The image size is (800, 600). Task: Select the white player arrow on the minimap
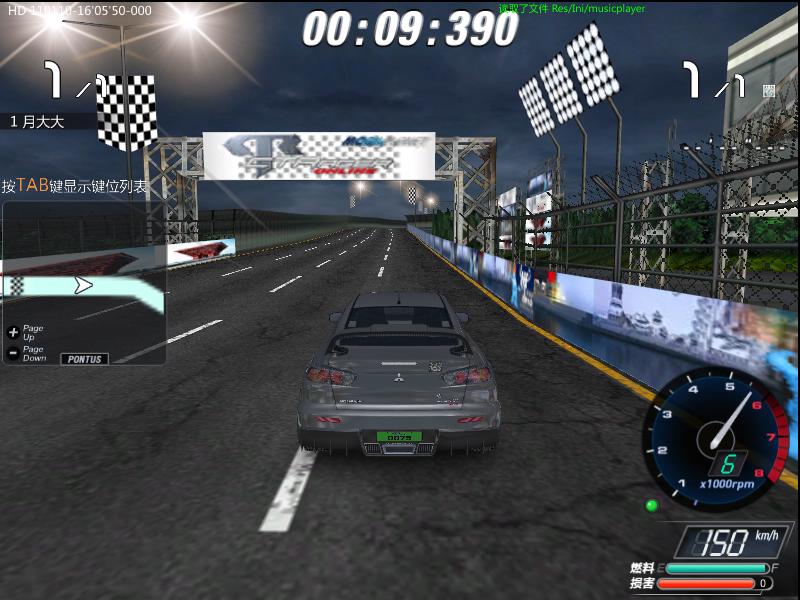coord(84,286)
